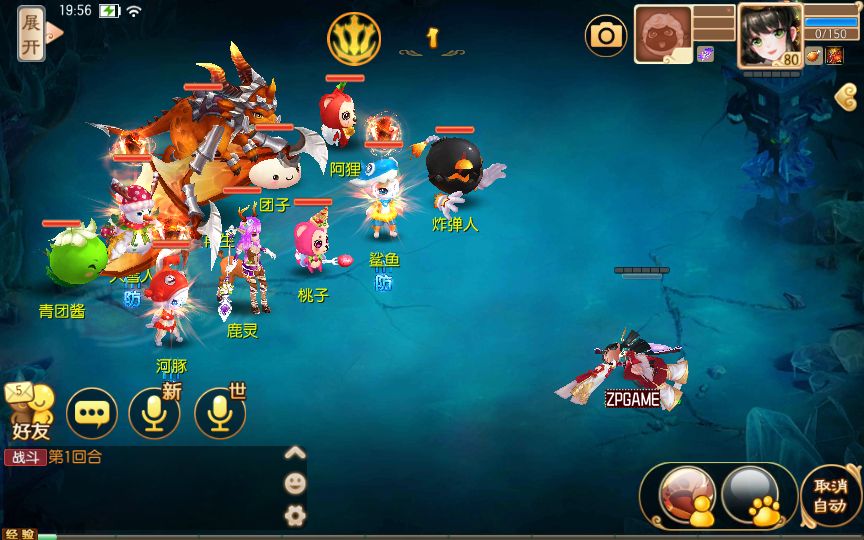Click the golden trident formation emblem
864x540 pixels.
pos(354,38)
